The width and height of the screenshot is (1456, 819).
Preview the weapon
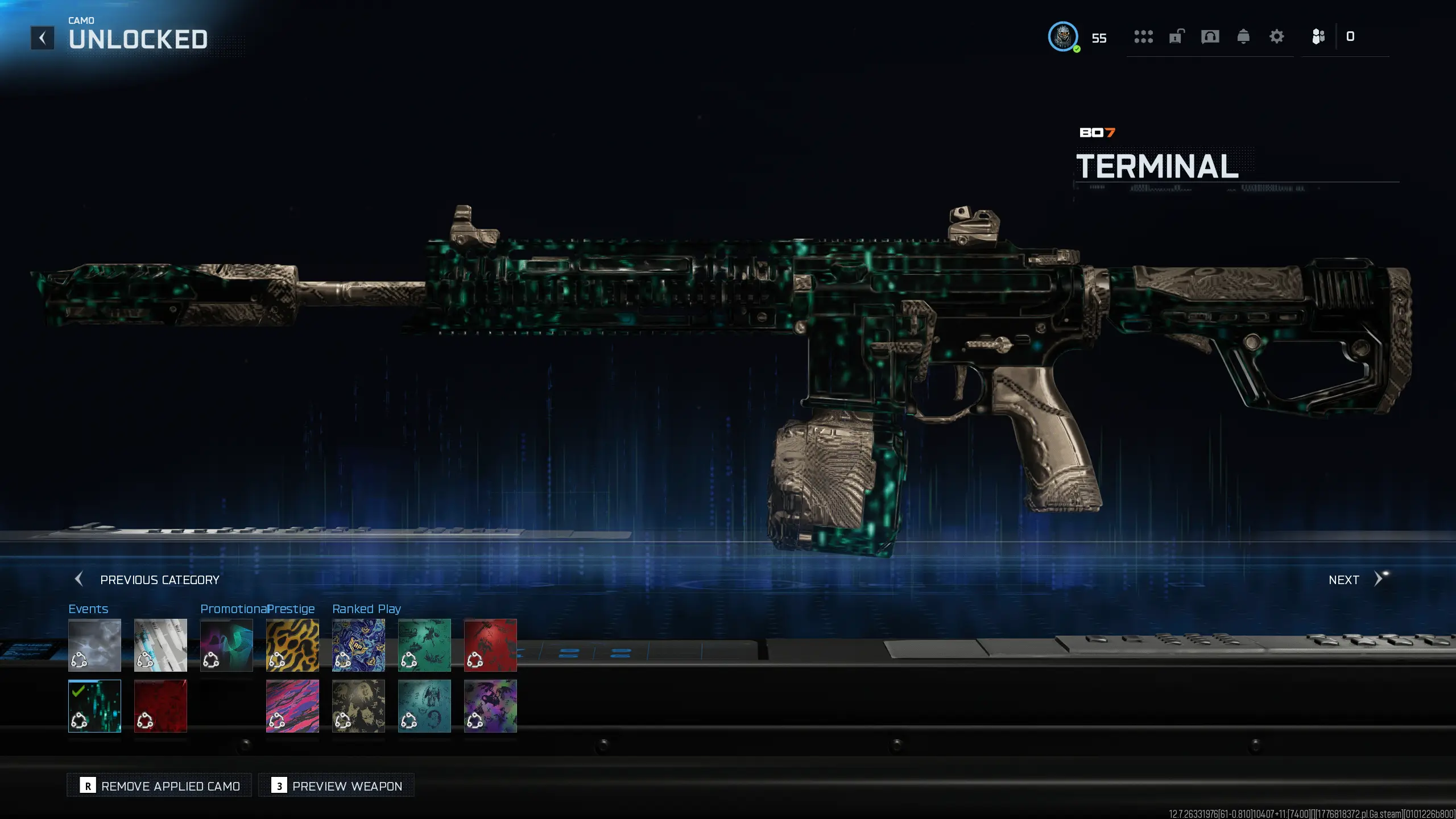(336, 785)
